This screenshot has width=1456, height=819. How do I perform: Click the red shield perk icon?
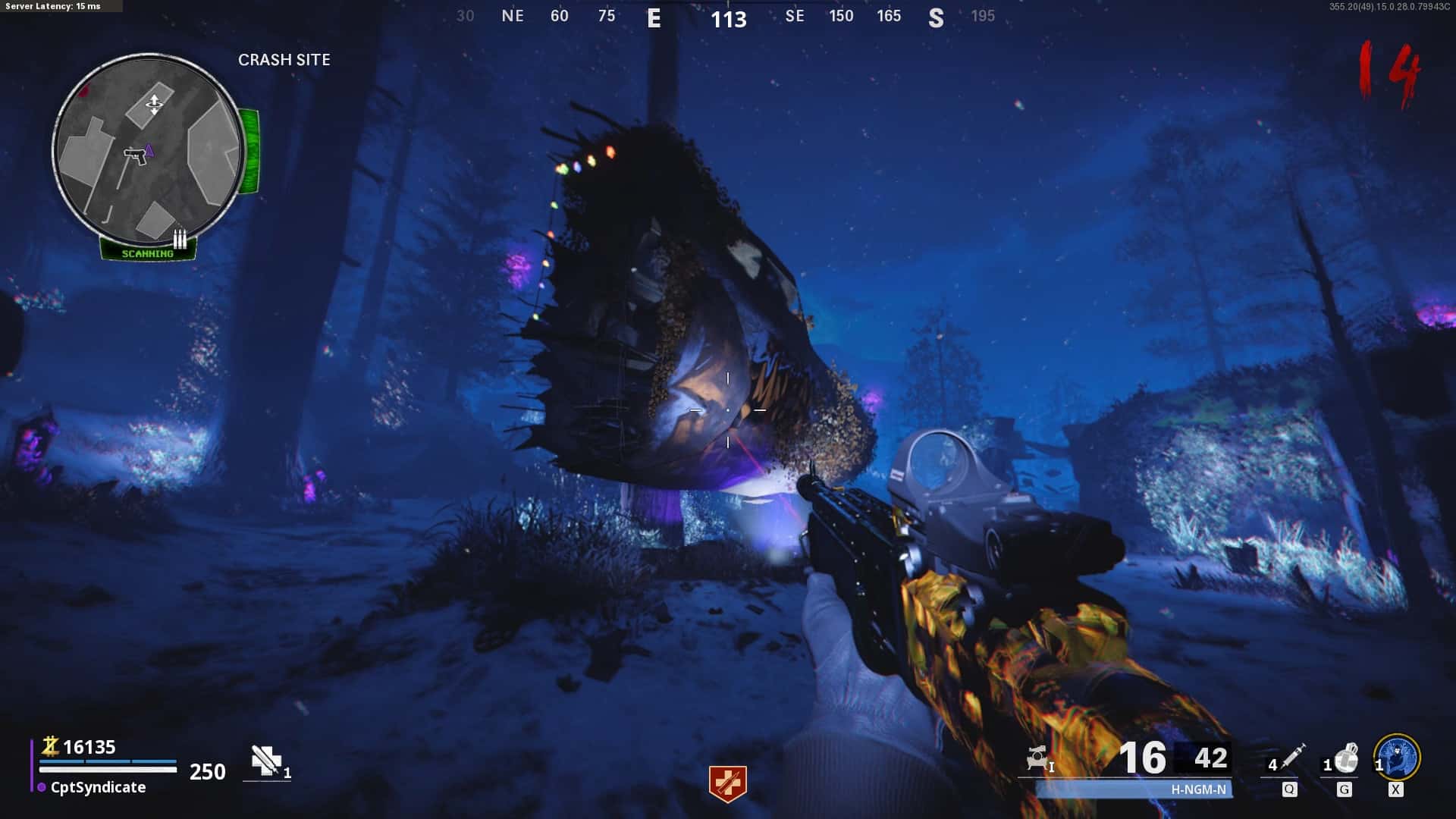(727, 783)
